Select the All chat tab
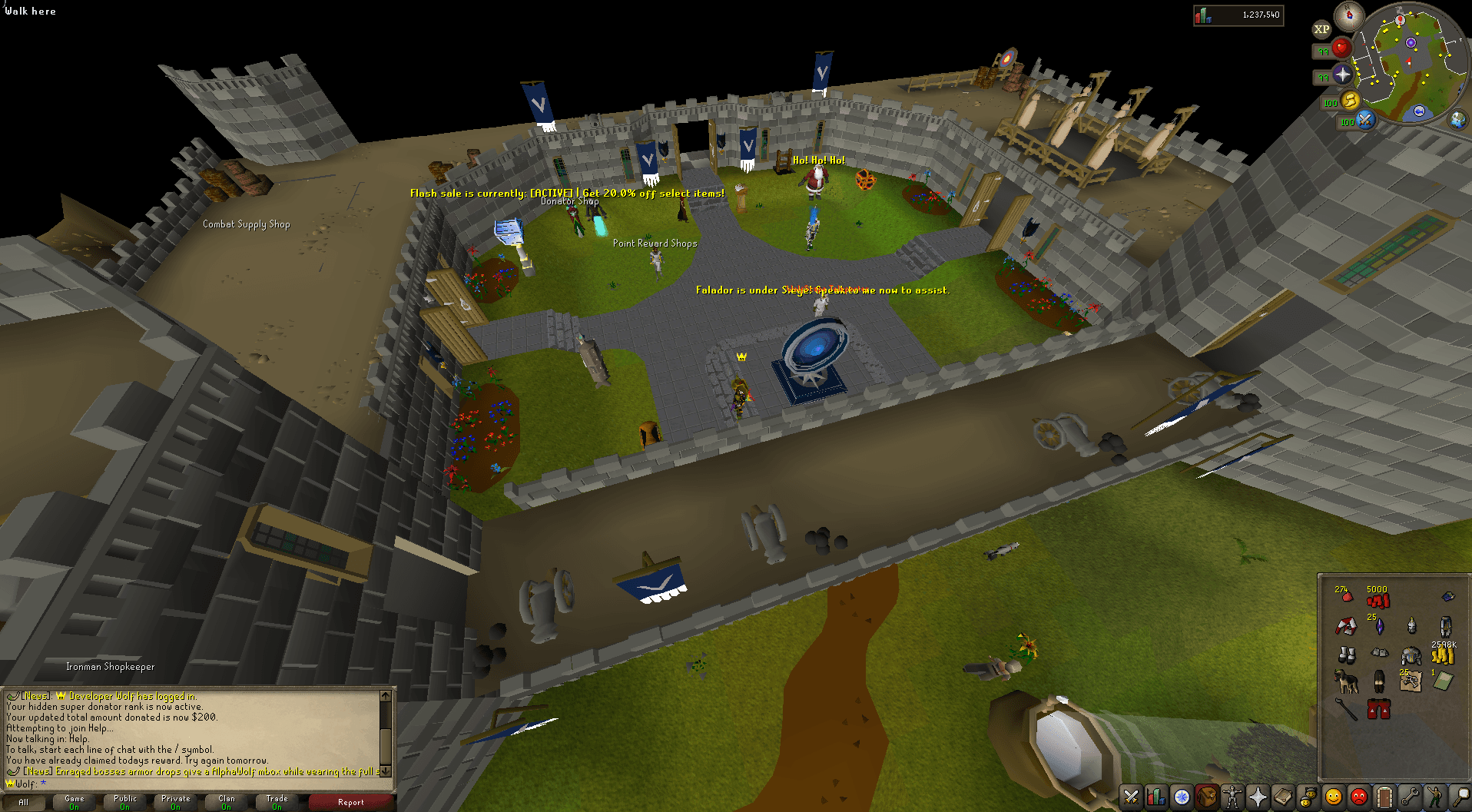The image size is (1472, 812). 23,801
